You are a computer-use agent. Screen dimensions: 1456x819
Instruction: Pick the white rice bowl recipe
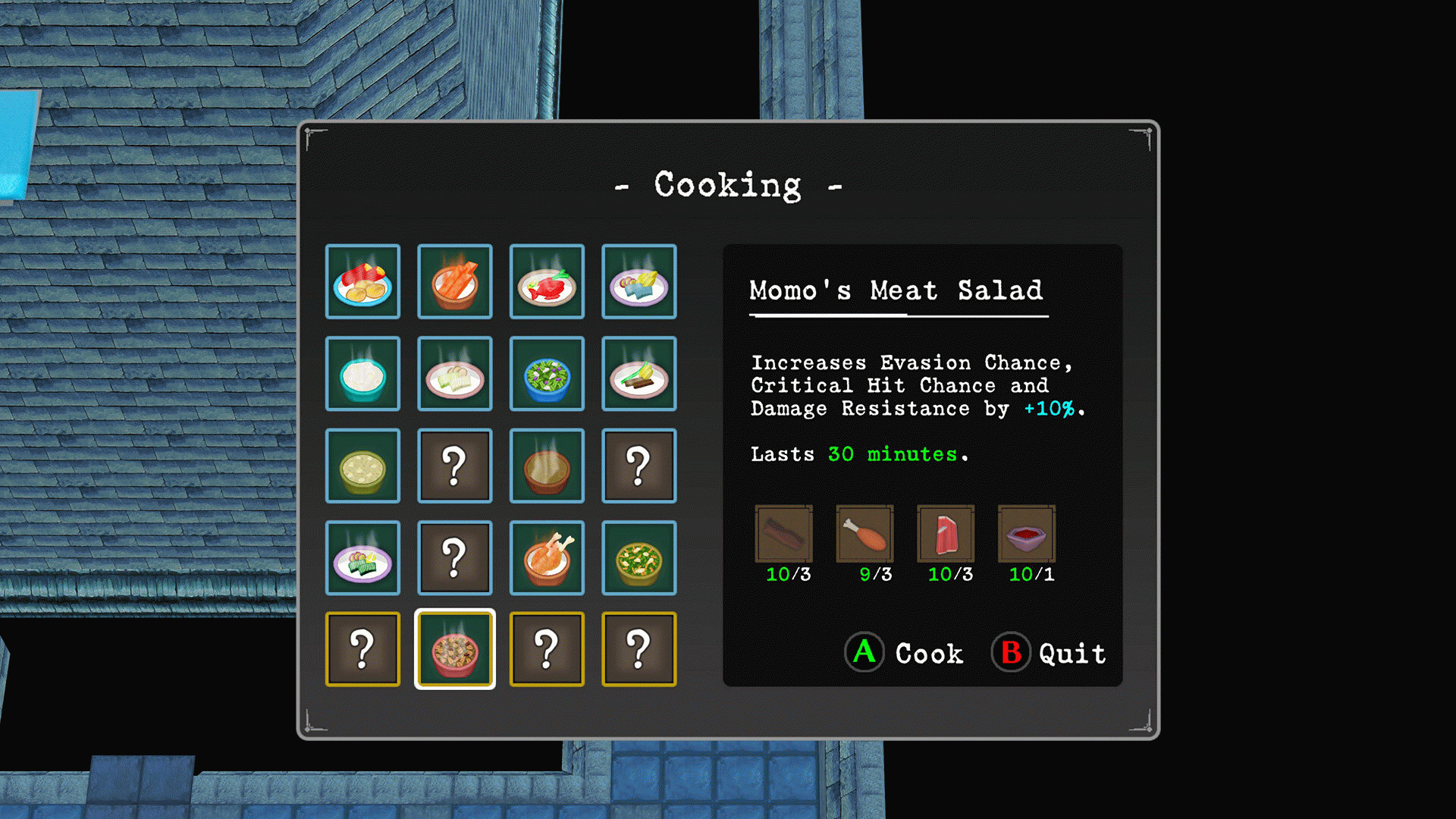click(362, 374)
